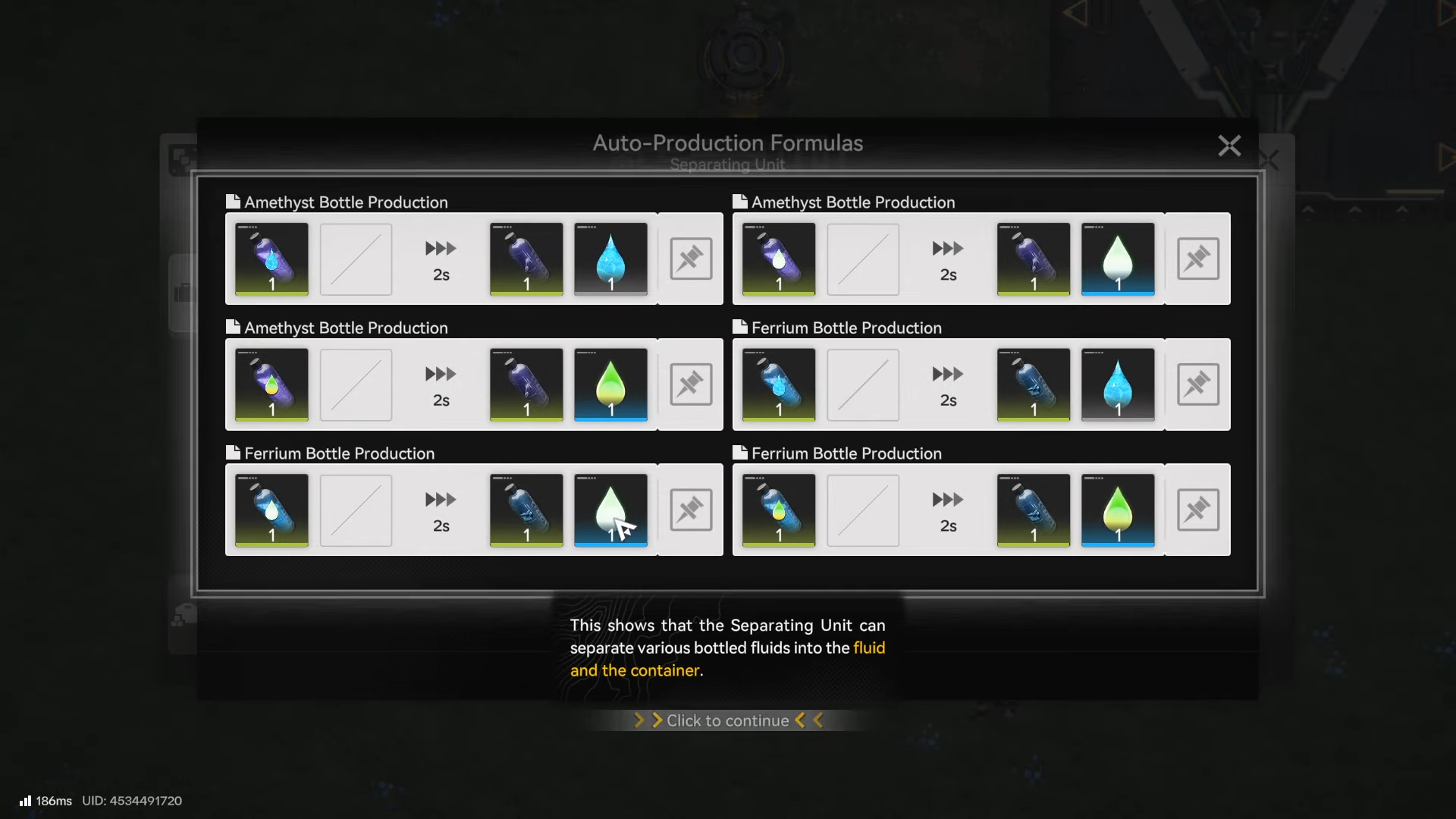Pin the Ferrium recipe yielding green fluid
The width and height of the screenshot is (1456, 819).
pyautogui.click(x=1197, y=510)
